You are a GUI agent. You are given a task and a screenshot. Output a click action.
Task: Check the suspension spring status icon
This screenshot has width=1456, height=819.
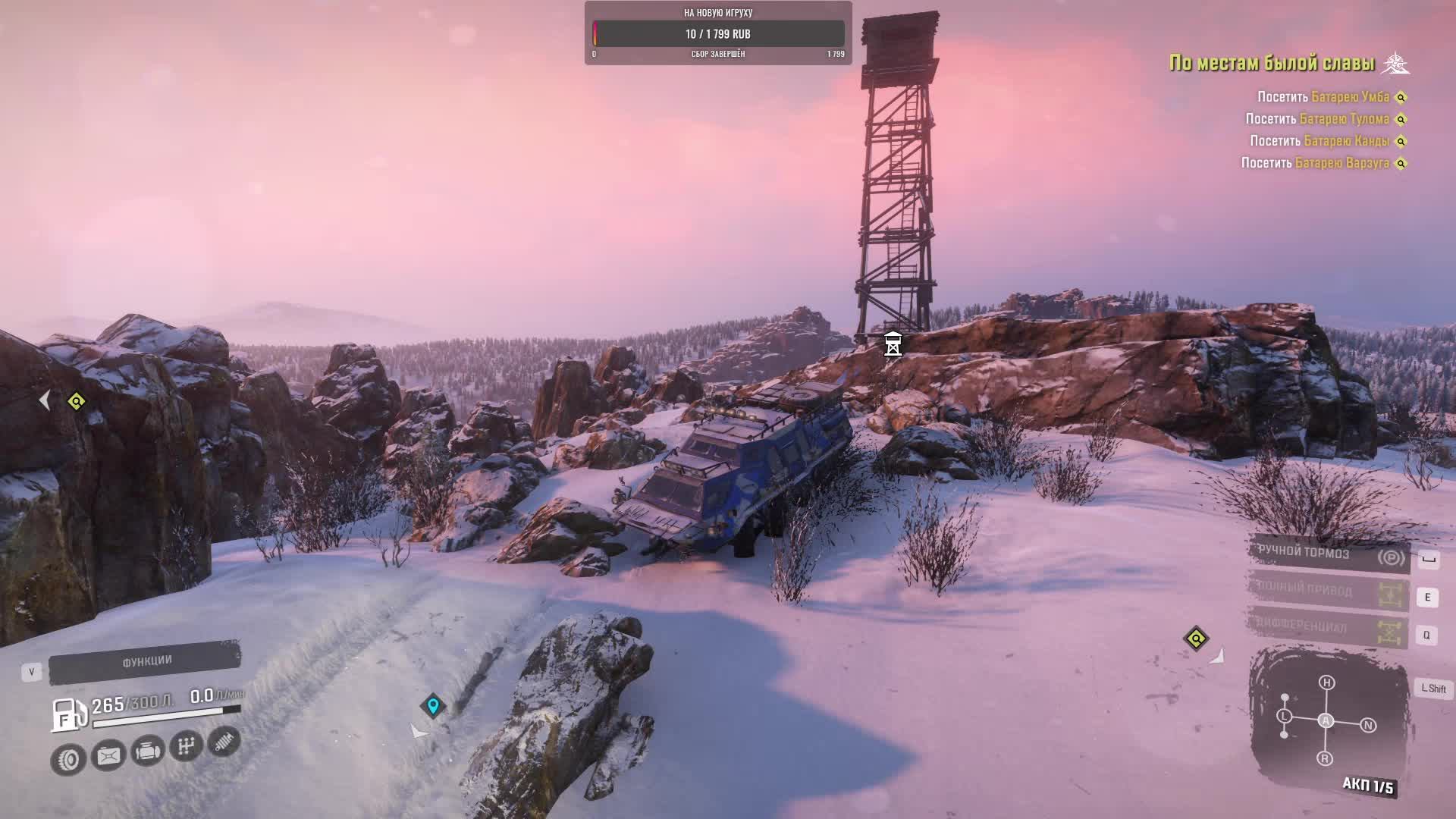224,741
